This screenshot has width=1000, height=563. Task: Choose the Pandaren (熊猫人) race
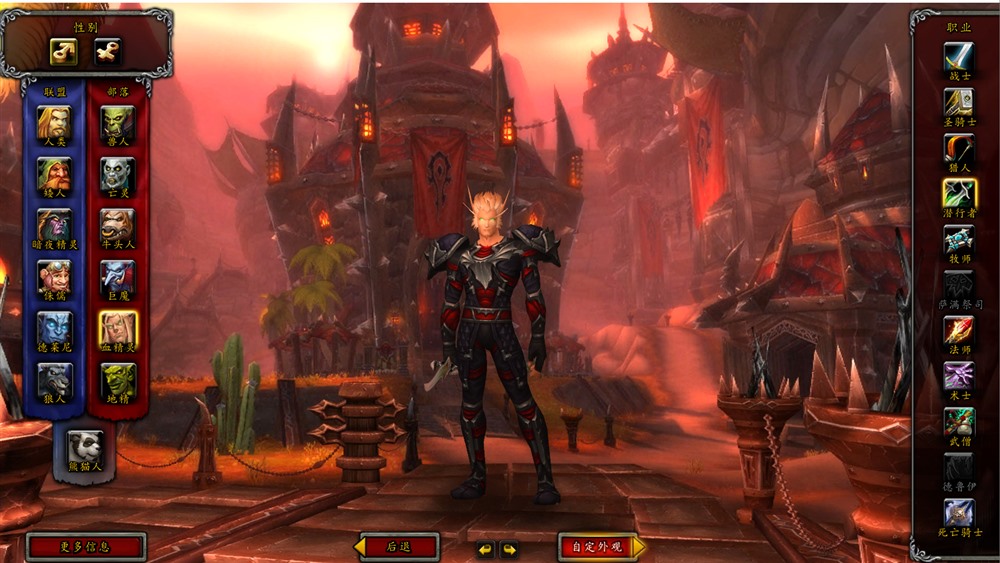[84, 447]
